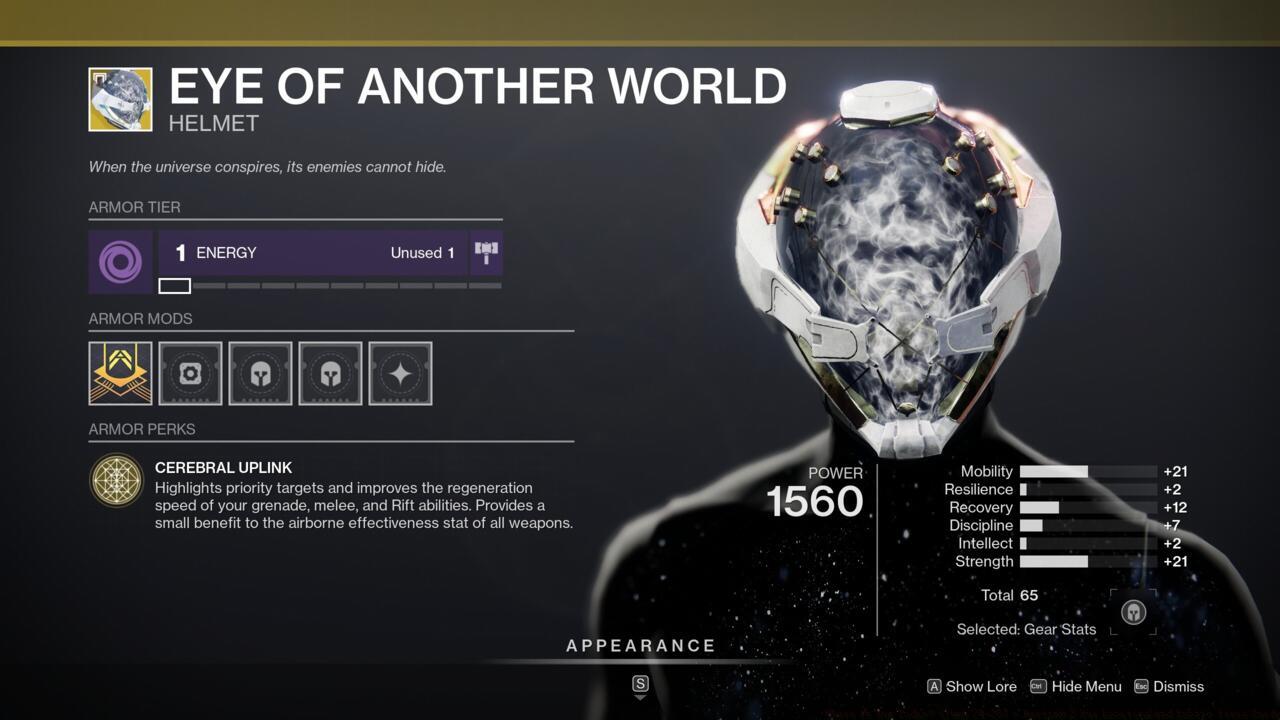Show Lore for this helmet

[x=971, y=687]
